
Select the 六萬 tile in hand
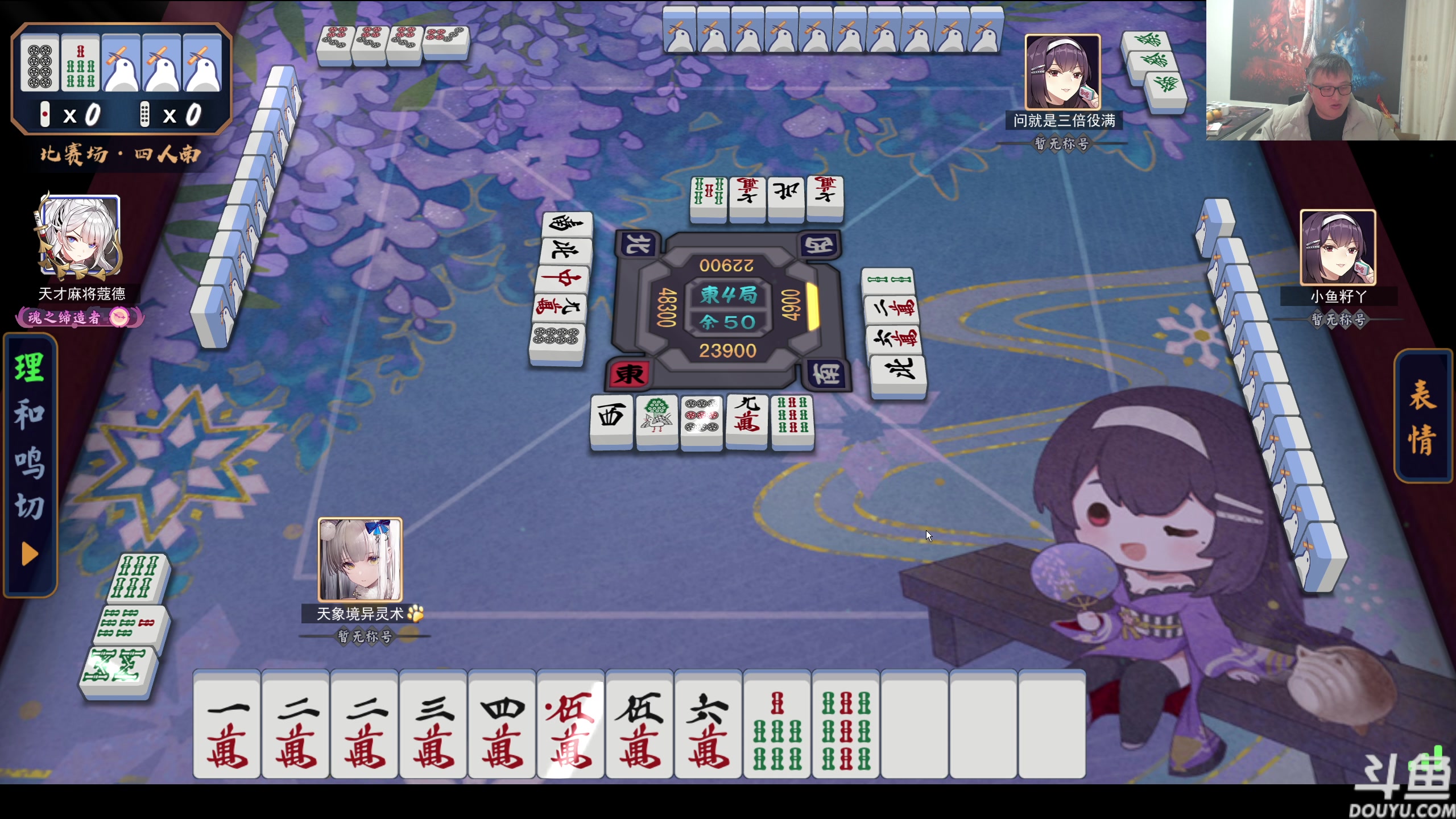click(x=709, y=725)
